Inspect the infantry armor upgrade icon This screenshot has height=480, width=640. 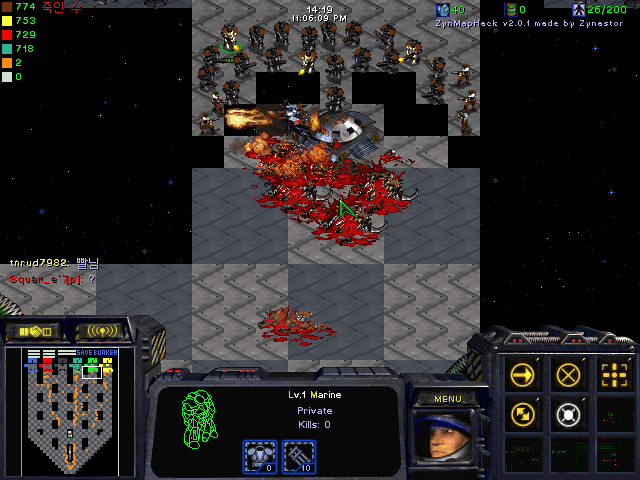(260, 456)
